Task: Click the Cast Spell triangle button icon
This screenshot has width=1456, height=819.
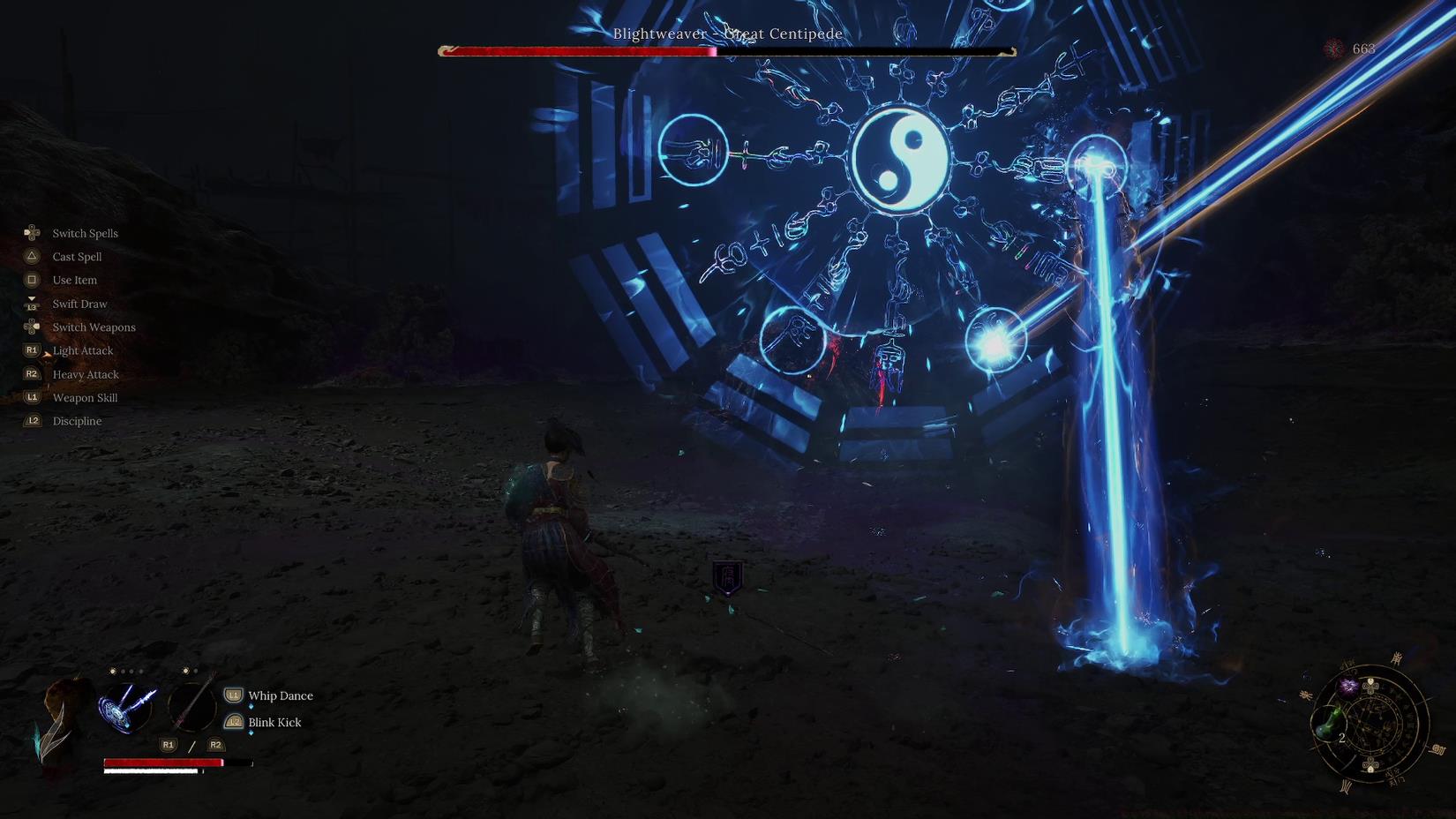Action: 32,256
